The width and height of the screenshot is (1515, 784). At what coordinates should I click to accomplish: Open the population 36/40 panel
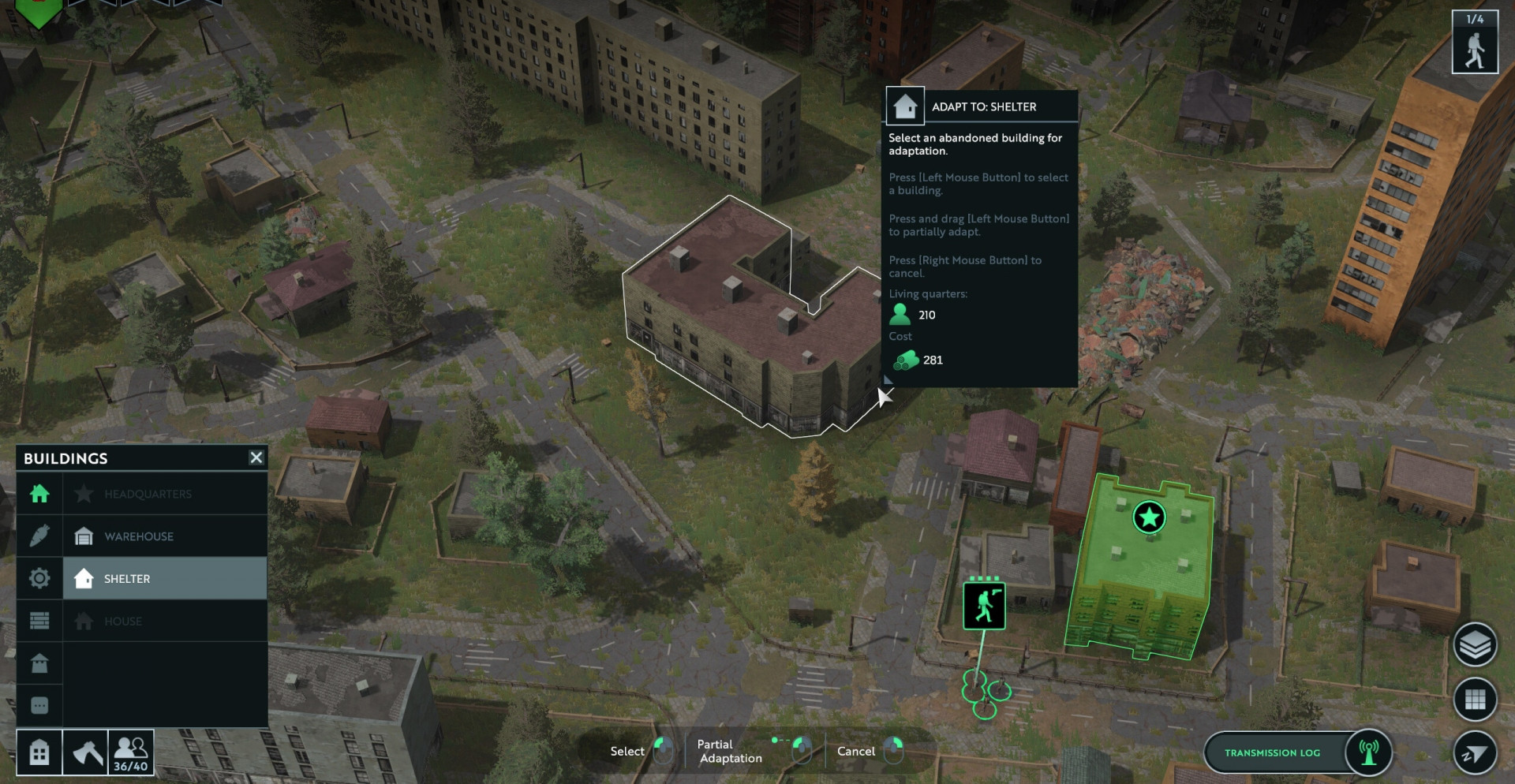tap(130, 752)
